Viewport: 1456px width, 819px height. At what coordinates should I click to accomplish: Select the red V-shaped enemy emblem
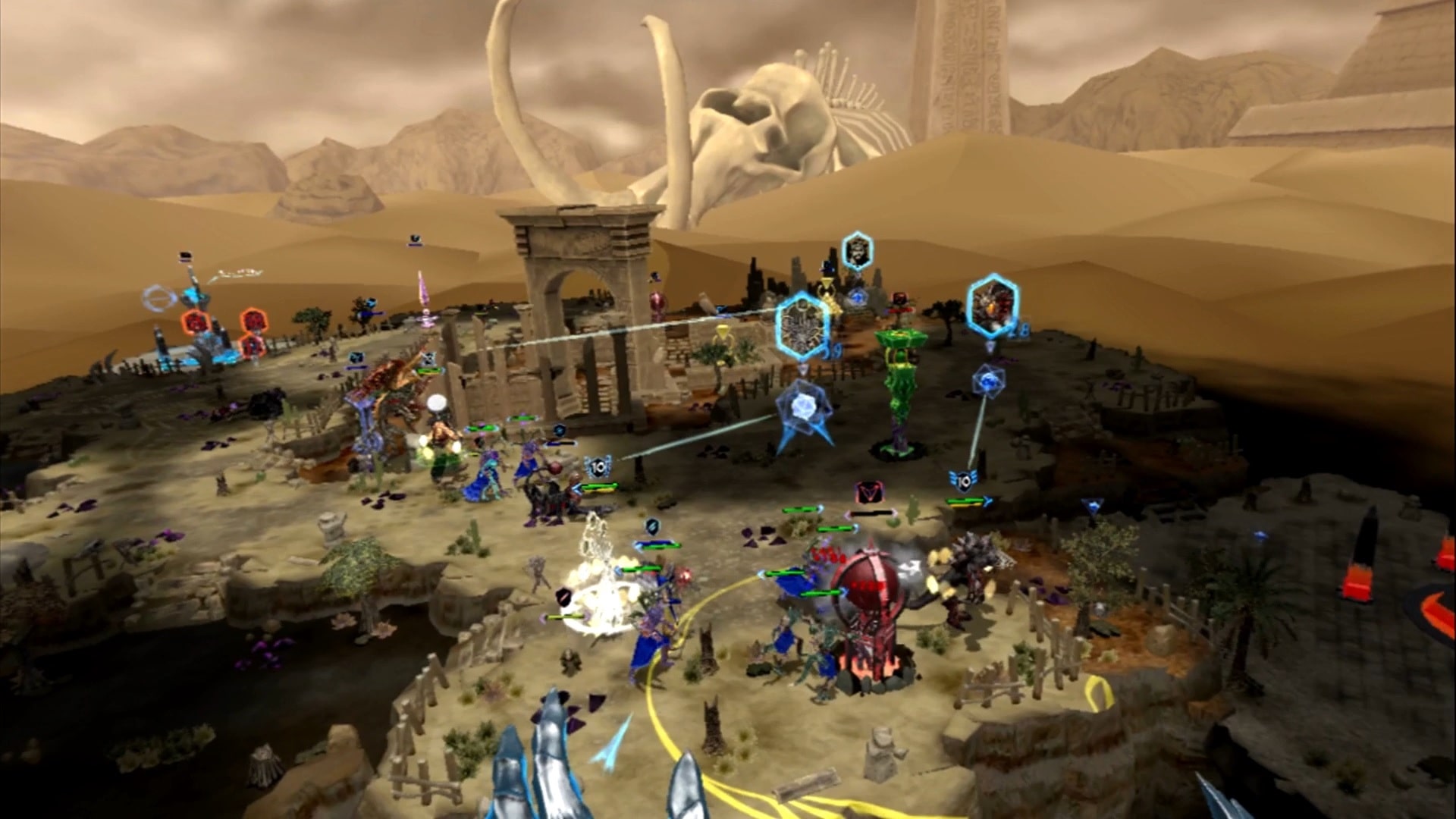tap(869, 493)
